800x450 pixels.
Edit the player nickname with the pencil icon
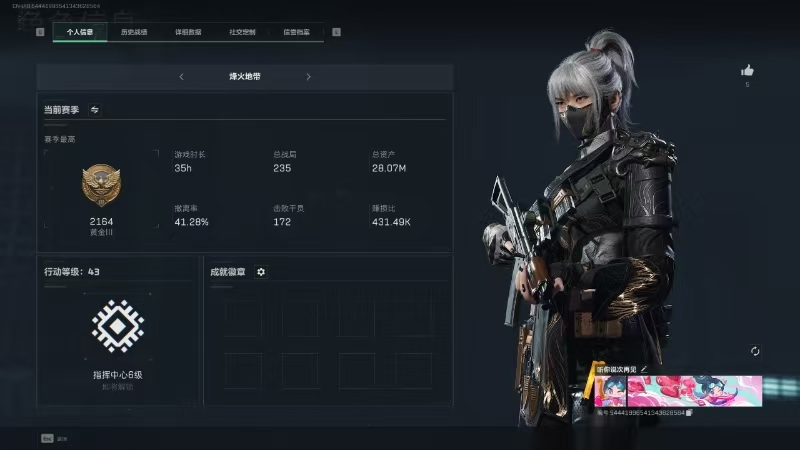click(x=645, y=369)
